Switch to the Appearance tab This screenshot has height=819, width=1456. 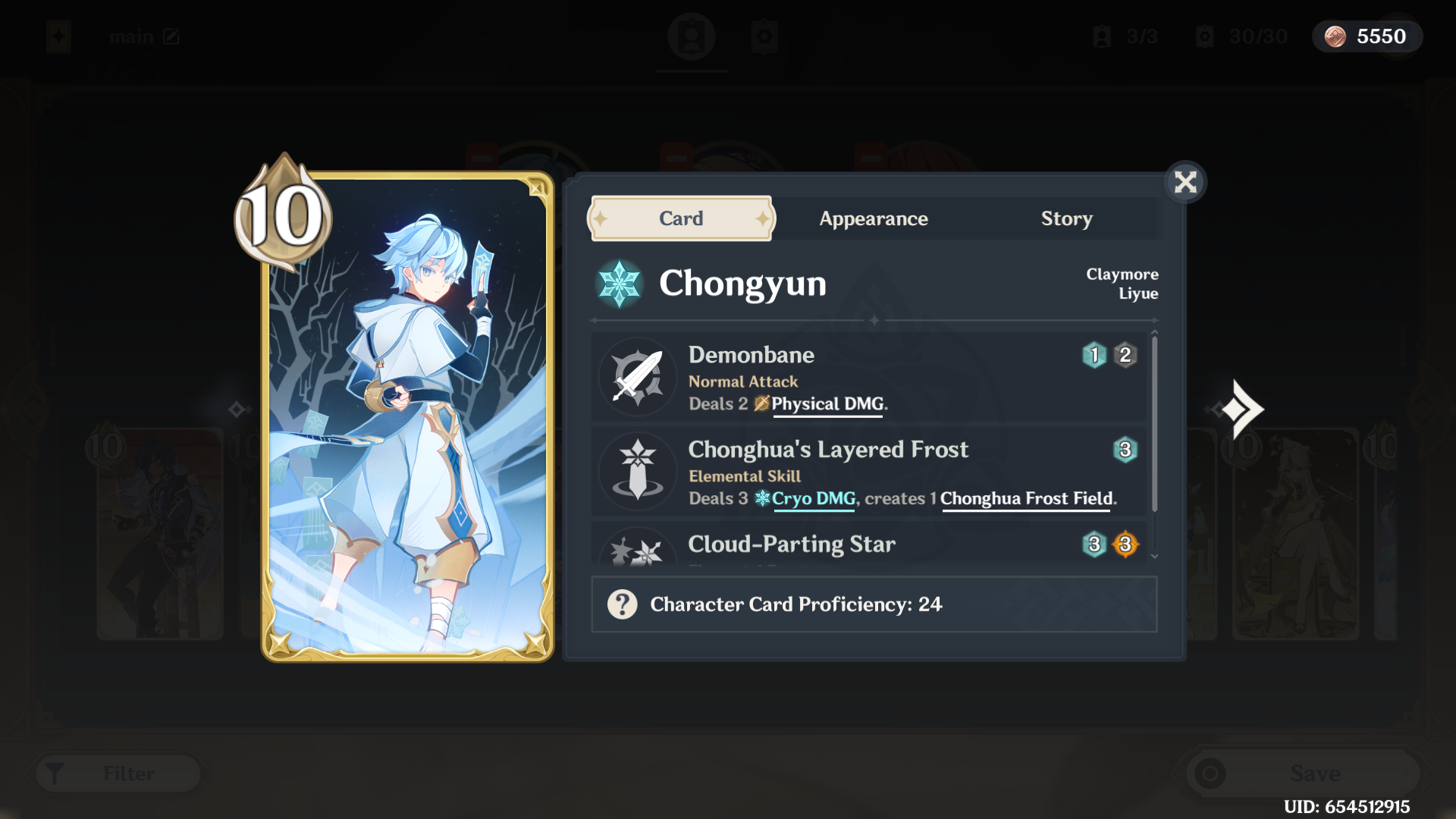click(x=873, y=218)
